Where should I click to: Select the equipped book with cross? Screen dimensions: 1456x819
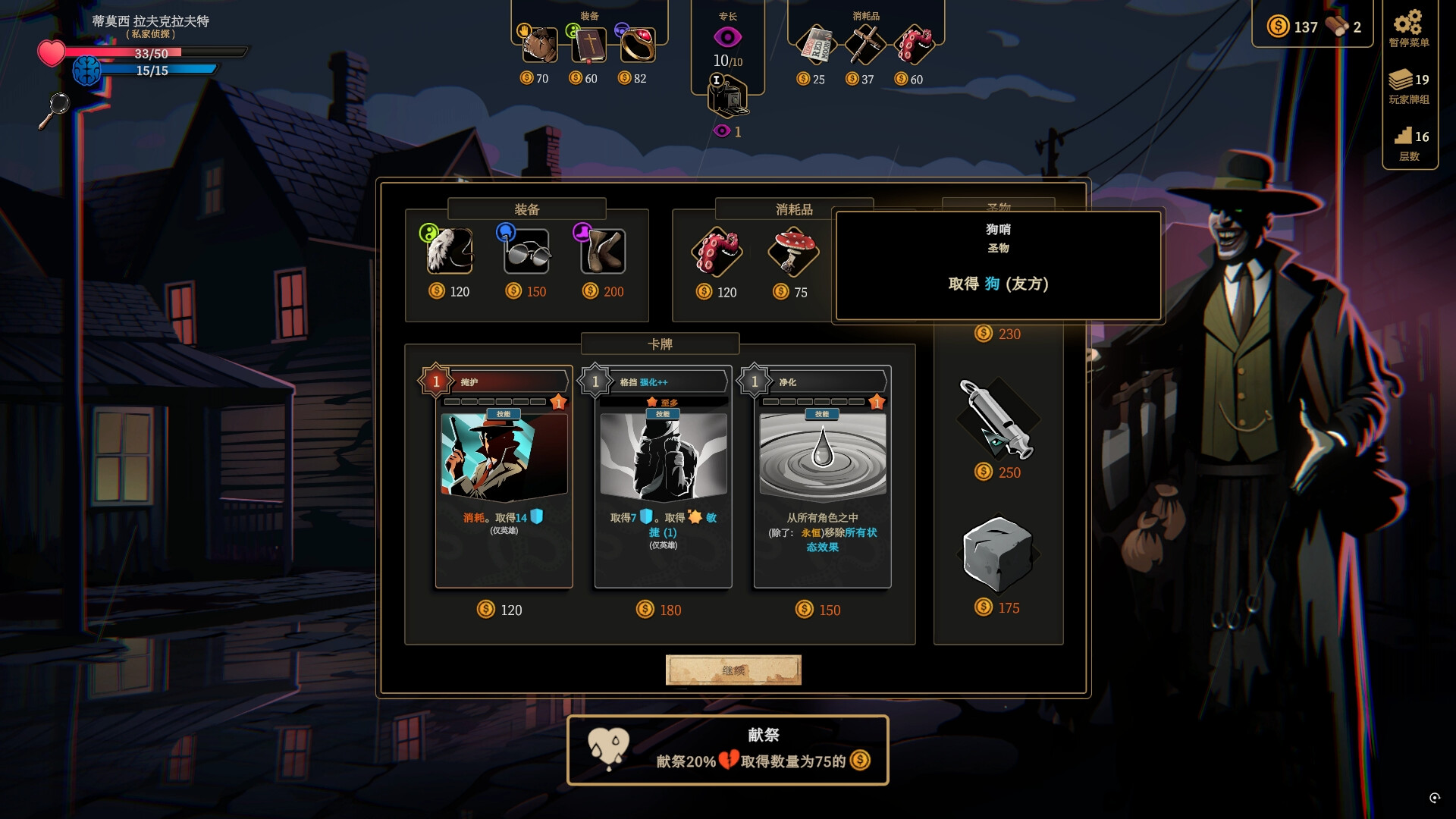click(588, 45)
